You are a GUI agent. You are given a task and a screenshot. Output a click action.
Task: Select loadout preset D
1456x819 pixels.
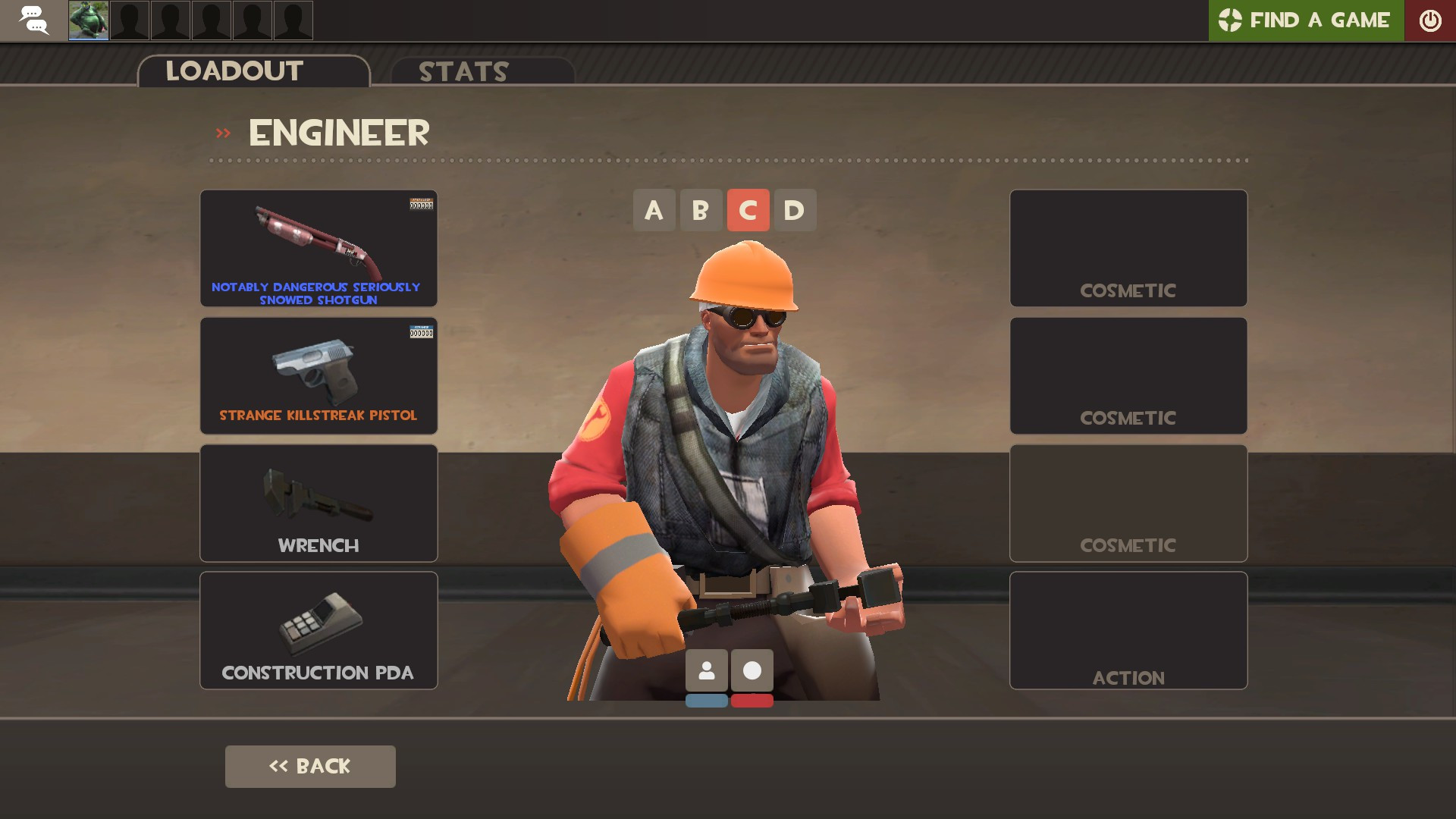795,210
